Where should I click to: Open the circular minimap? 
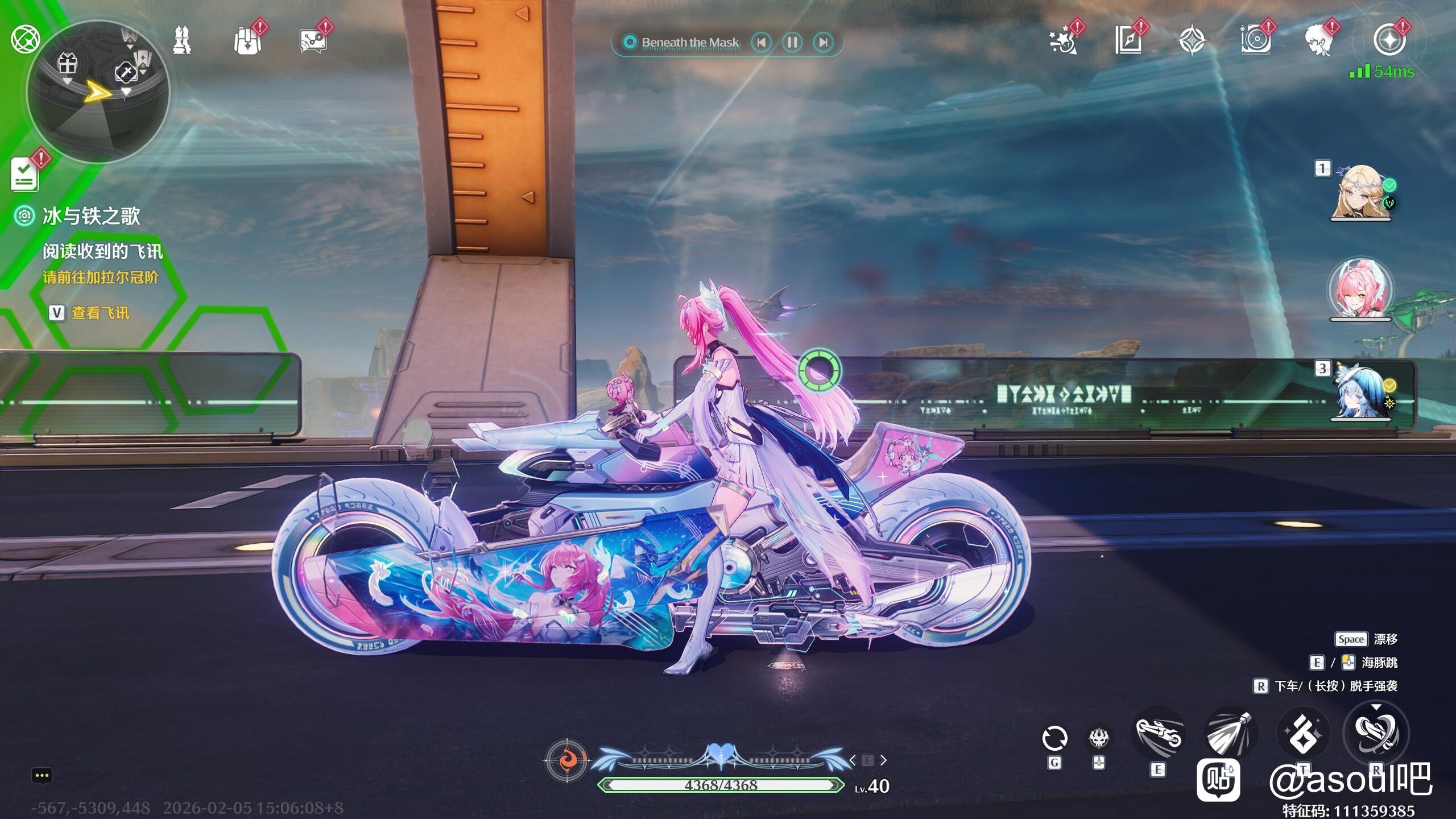click(98, 91)
